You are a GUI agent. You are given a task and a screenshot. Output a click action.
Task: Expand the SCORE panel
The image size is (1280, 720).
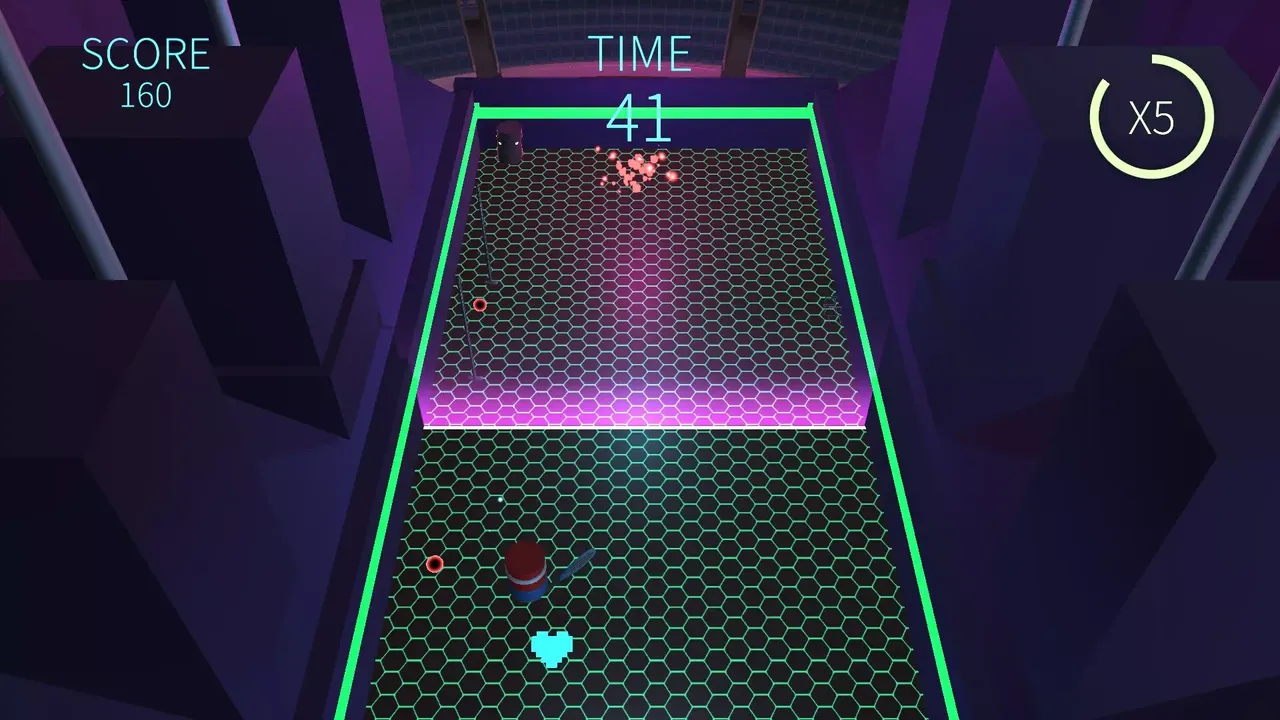tap(146, 70)
